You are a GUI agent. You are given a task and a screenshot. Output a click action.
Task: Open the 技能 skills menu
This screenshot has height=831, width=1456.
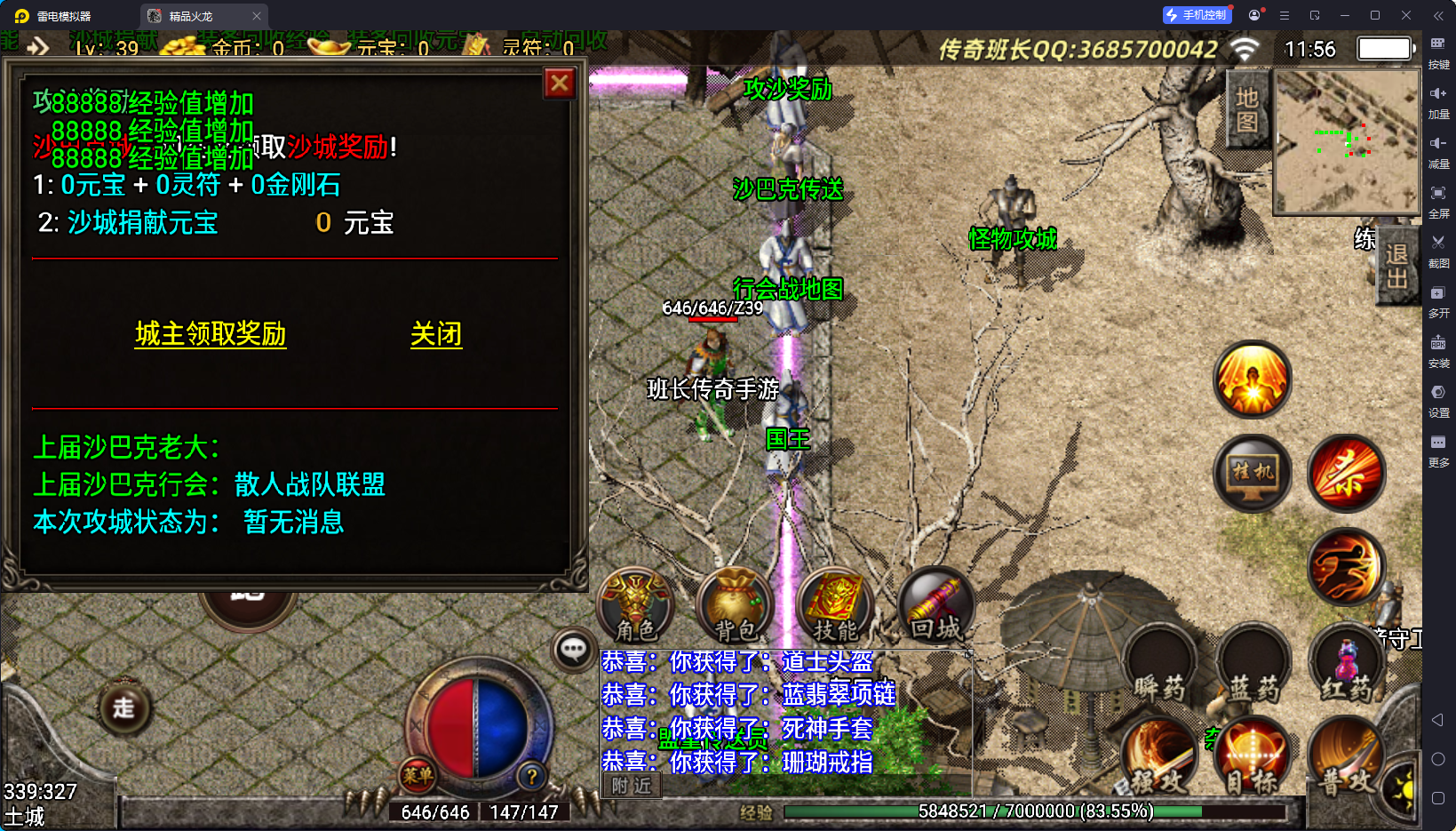(835, 607)
